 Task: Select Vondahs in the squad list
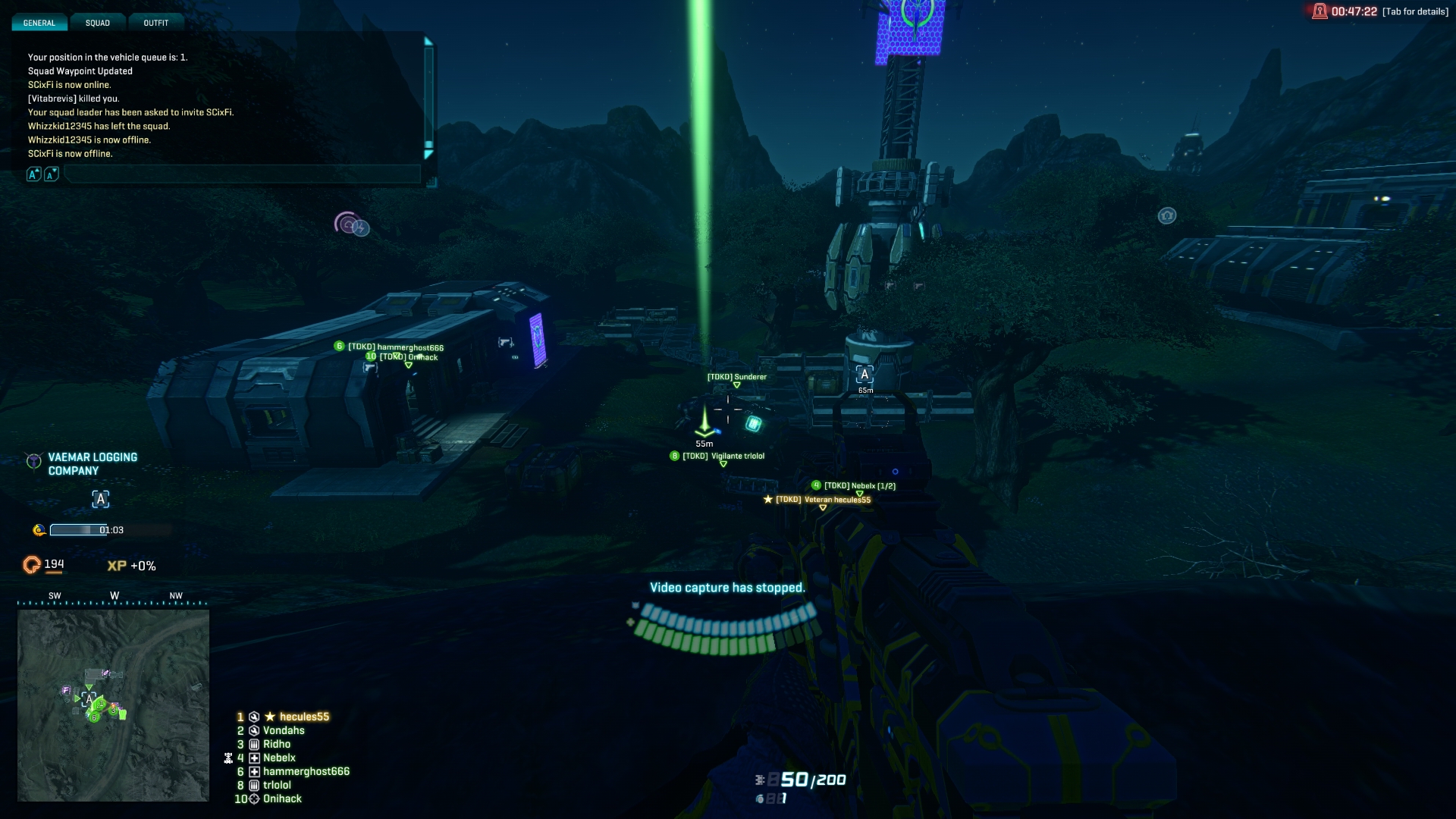(284, 730)
